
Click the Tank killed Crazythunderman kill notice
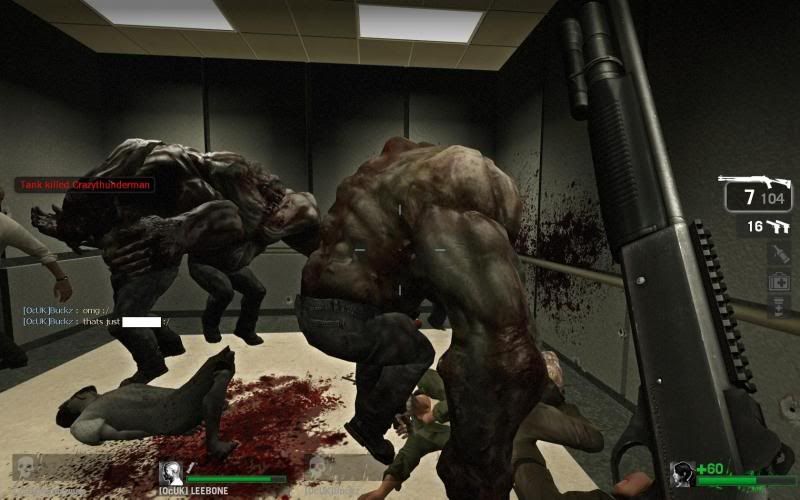(84, 185)
